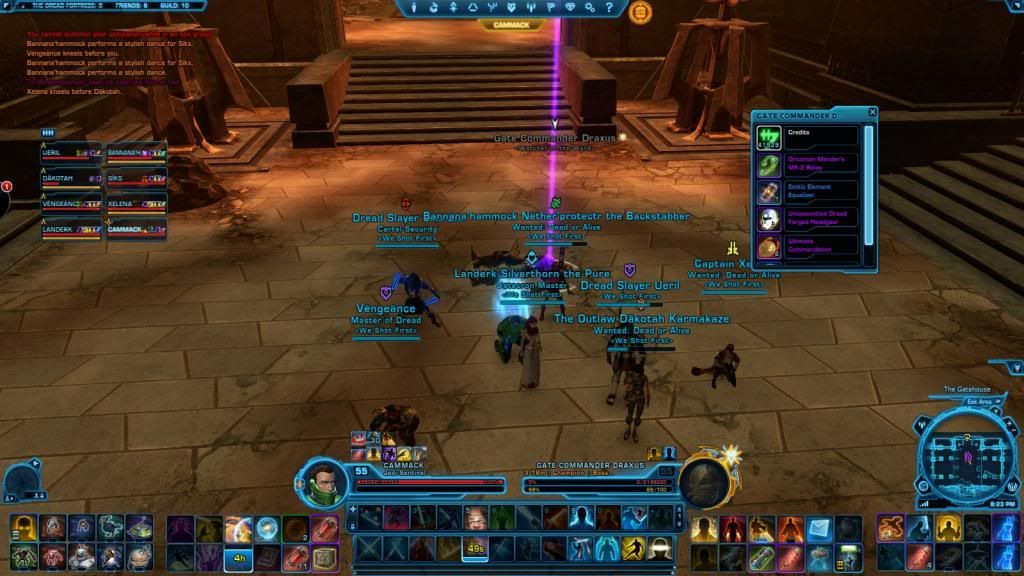
Task: Close the Gate Commander loot window
Action: point(872,113)
